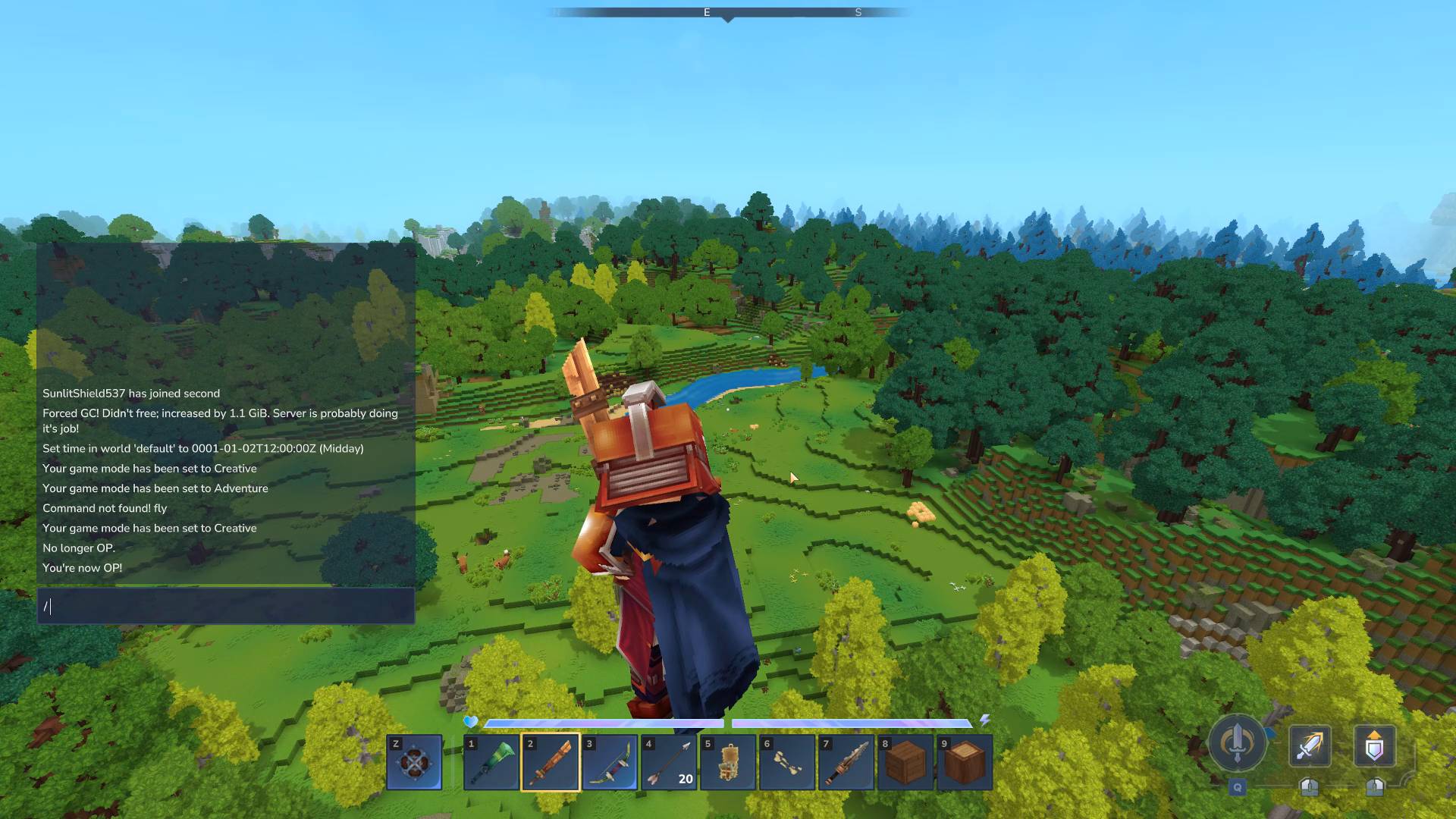Click the 'No longer OP.' chat line
Screen dimensions: 1456x819
(x=79, y=548)
